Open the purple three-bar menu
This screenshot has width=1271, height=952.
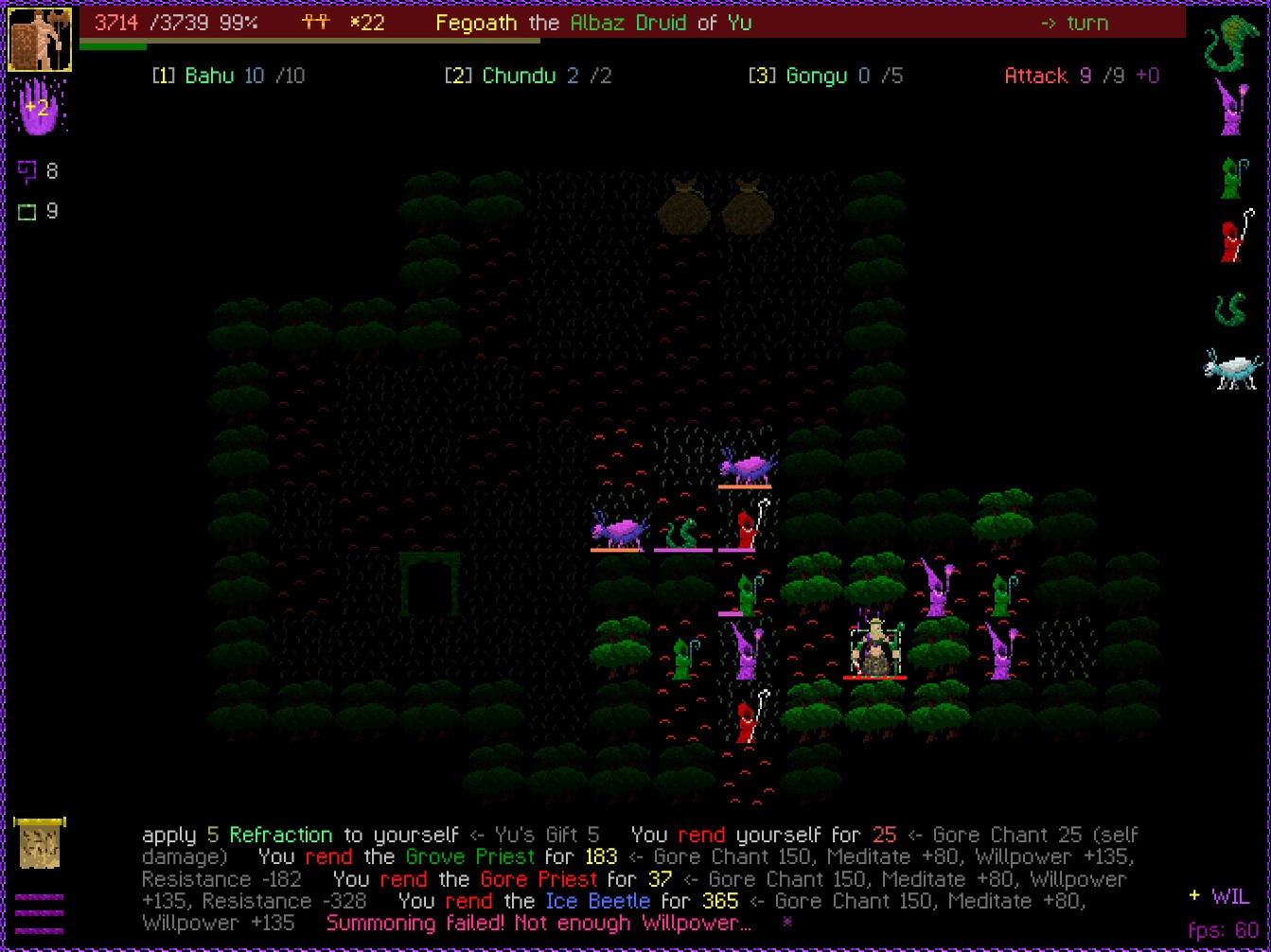click(40, 913)
